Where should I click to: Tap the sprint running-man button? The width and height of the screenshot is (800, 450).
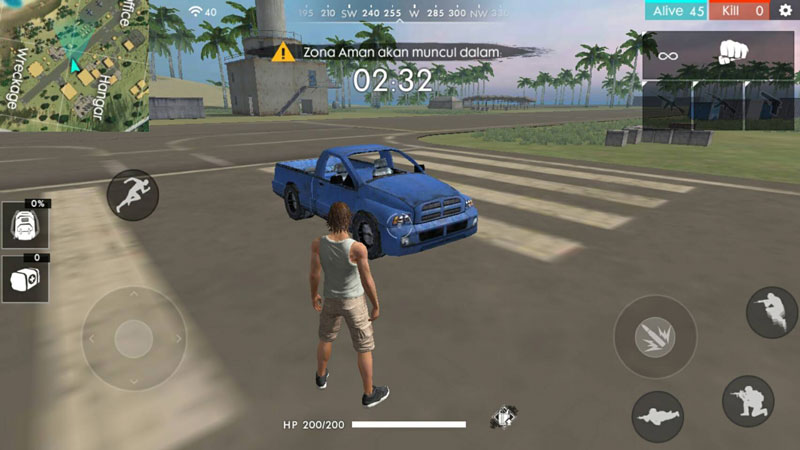(x=133, y=194)
